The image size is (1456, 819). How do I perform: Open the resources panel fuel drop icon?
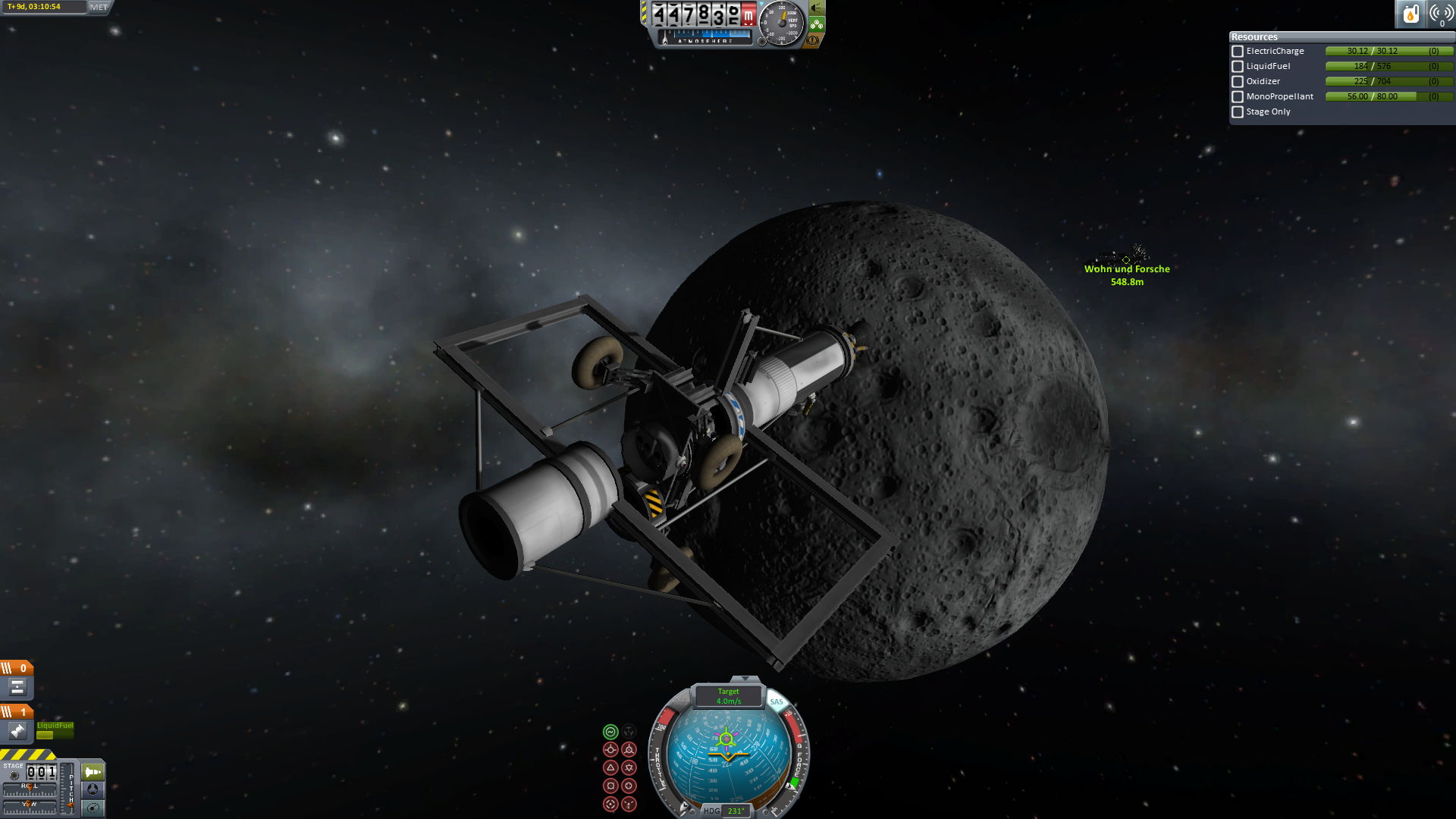click(x=1410, y=14)
